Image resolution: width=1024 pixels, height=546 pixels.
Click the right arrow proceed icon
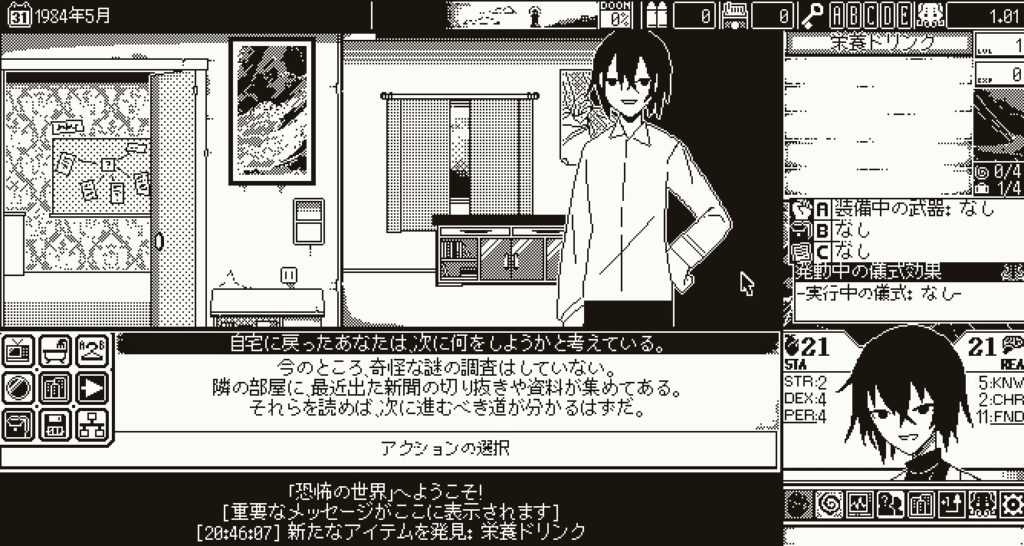click(x=91, y=387)
